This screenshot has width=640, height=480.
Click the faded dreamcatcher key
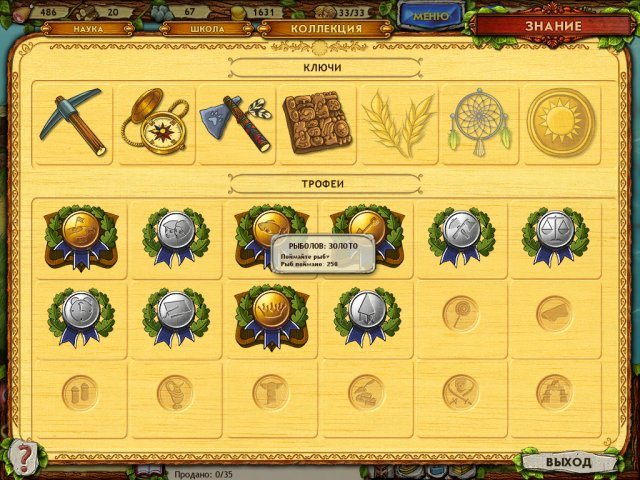tap(479, 123)
